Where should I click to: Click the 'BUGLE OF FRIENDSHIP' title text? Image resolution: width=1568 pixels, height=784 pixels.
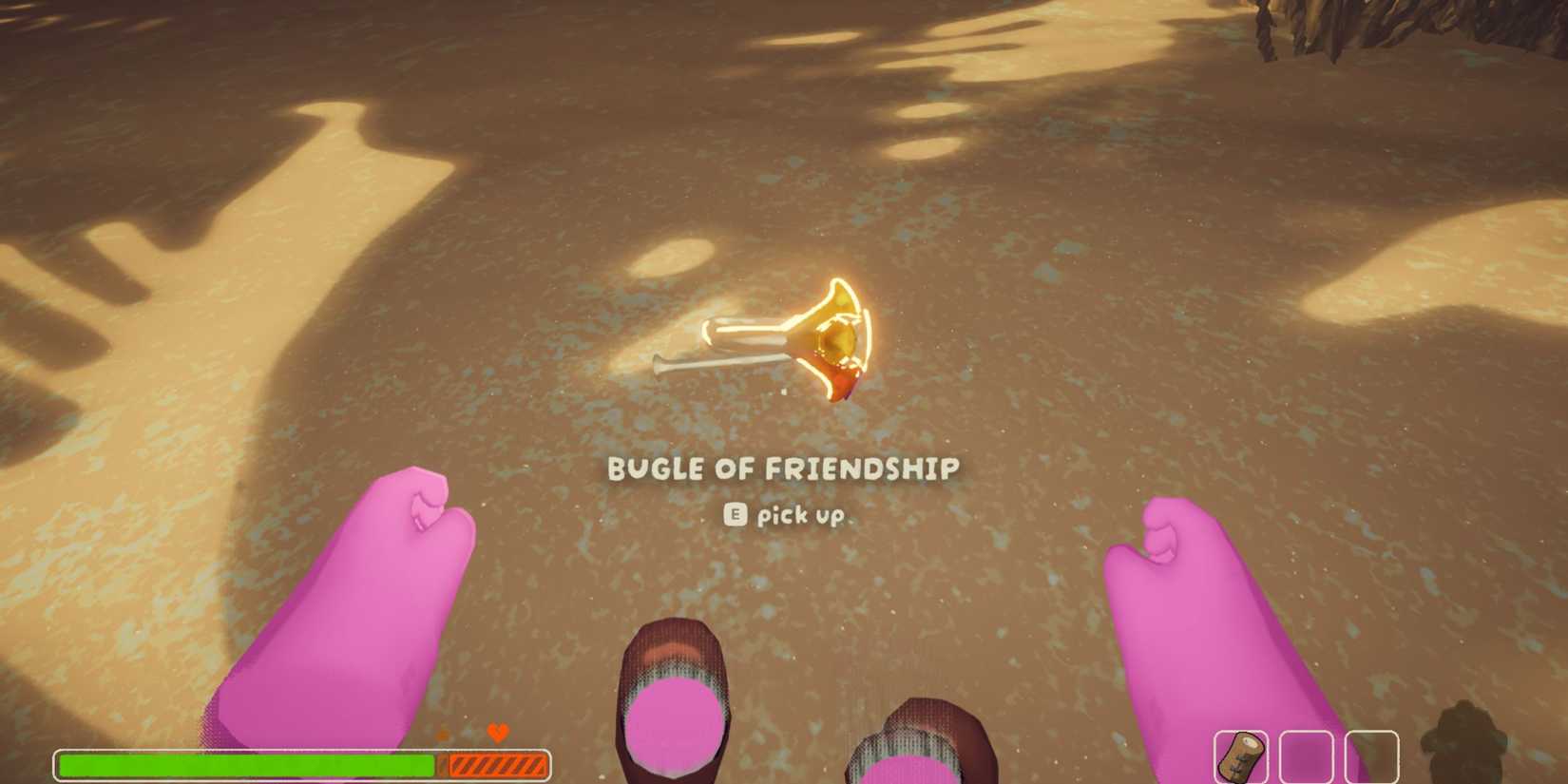(x=782, y=468)
